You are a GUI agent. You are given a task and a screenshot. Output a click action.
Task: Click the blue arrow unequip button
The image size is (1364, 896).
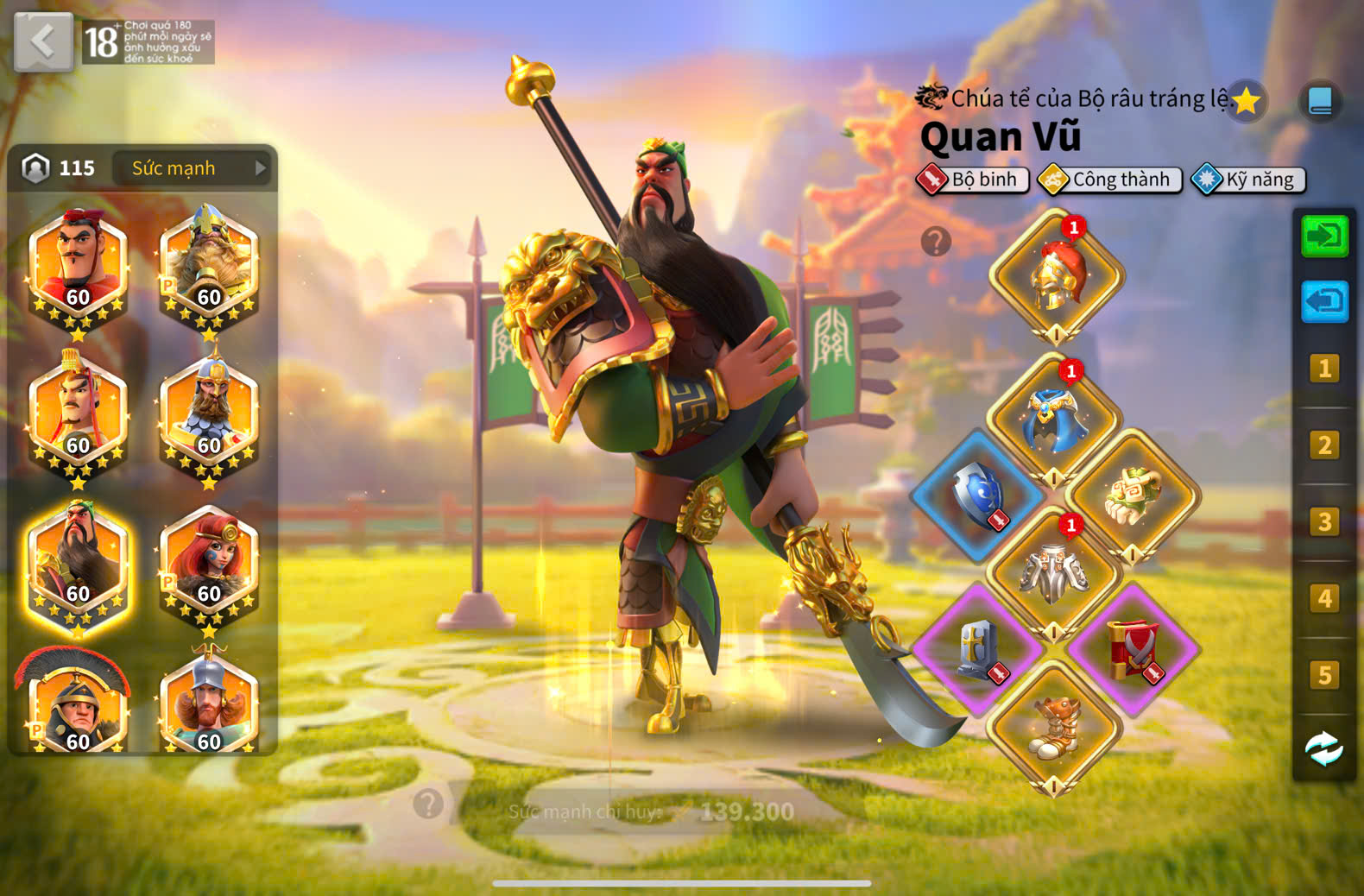[1324, 302]
